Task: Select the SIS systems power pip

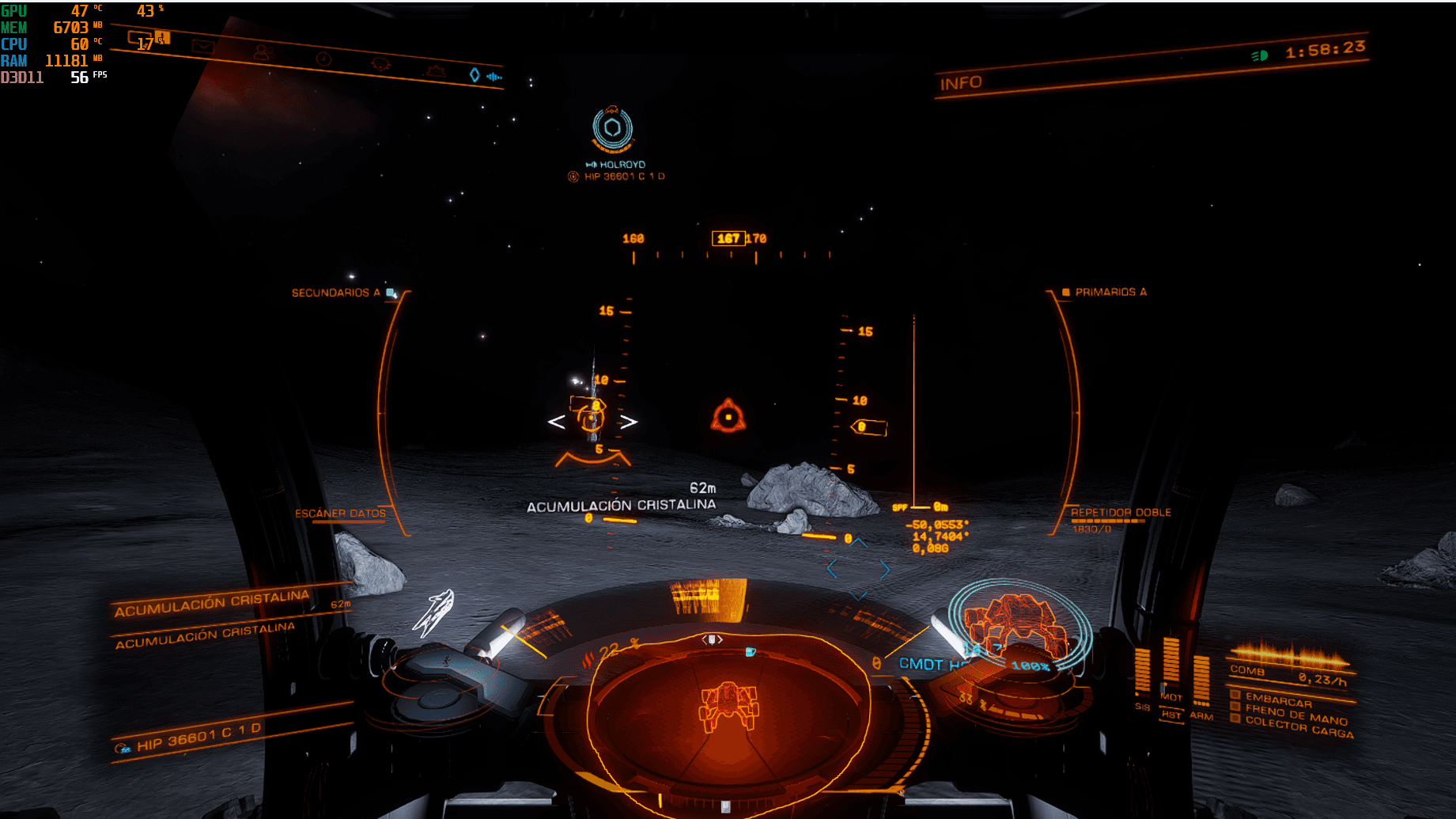Action: pos(1142,673)
